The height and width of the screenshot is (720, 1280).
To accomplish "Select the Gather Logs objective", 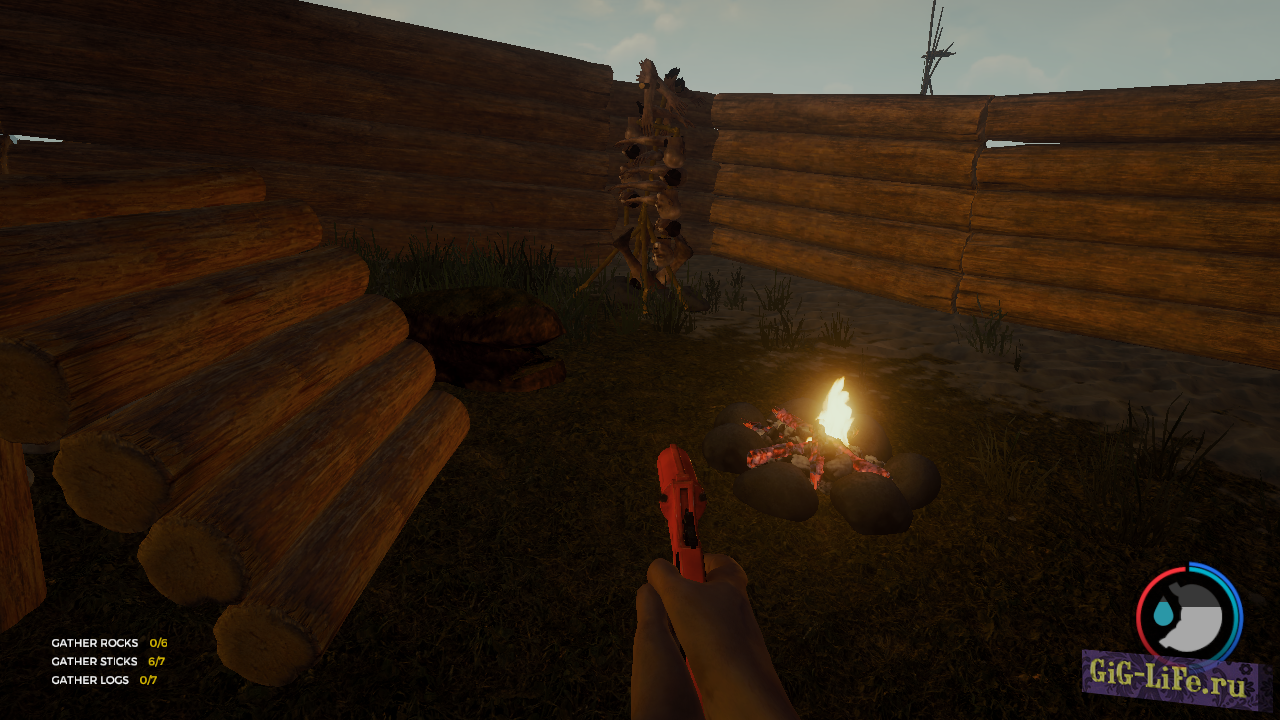I will click(91, 680).
